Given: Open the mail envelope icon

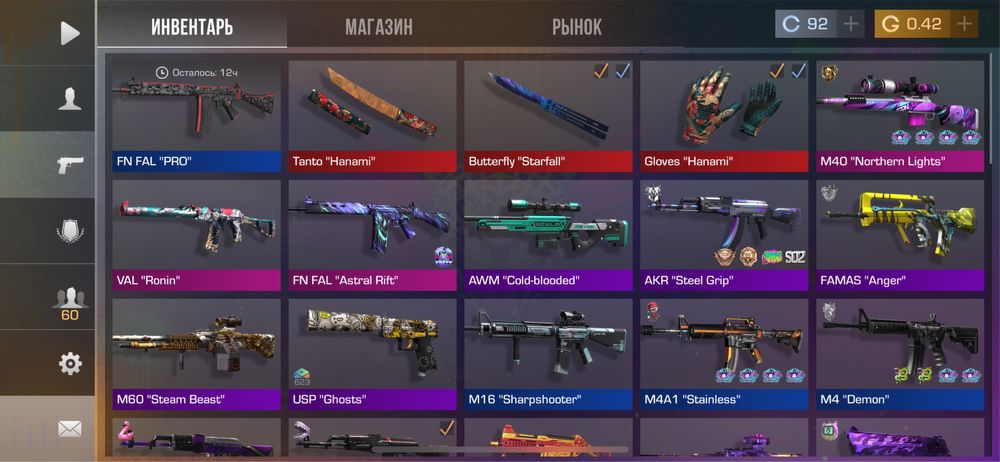Looking at the screenshot, I should point(69,429).
